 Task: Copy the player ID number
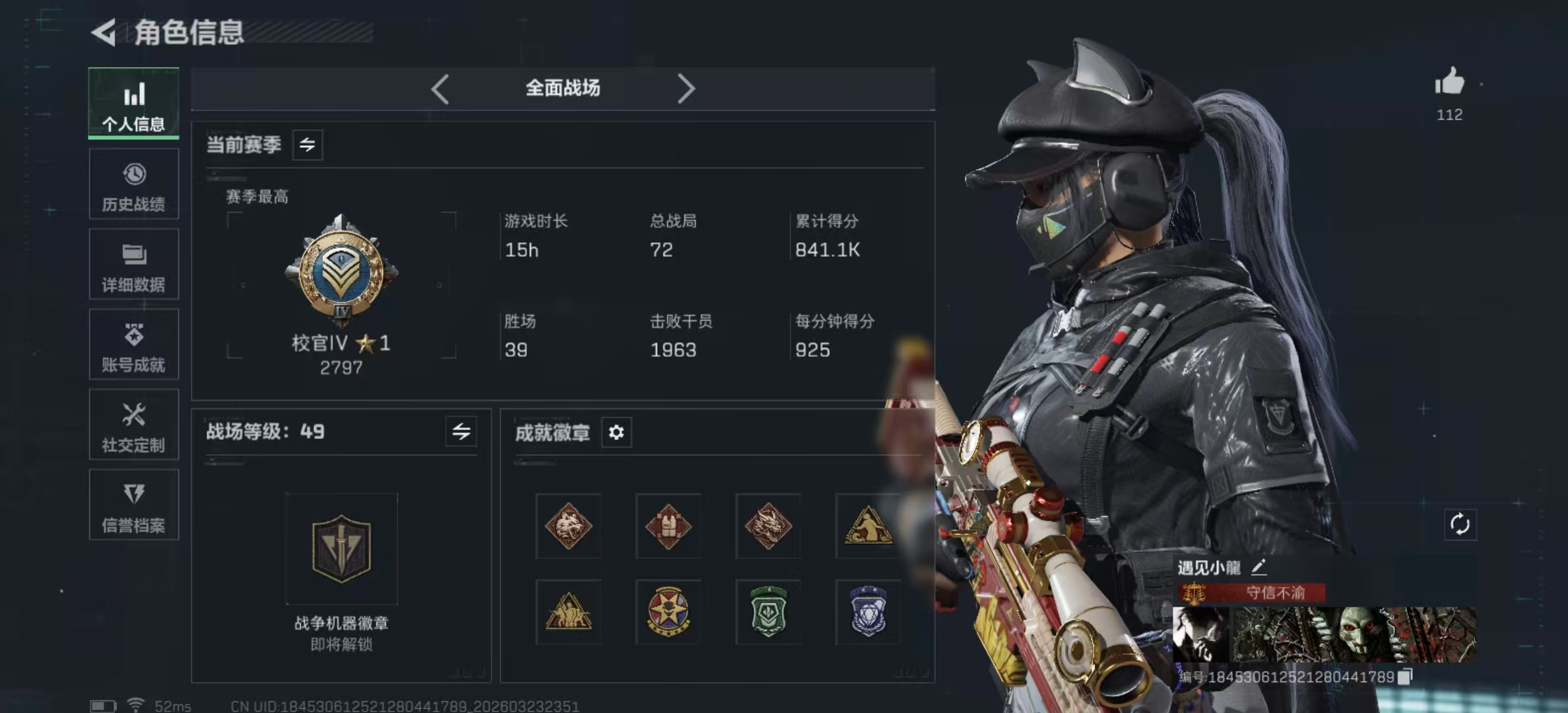tap(1405, 677)
